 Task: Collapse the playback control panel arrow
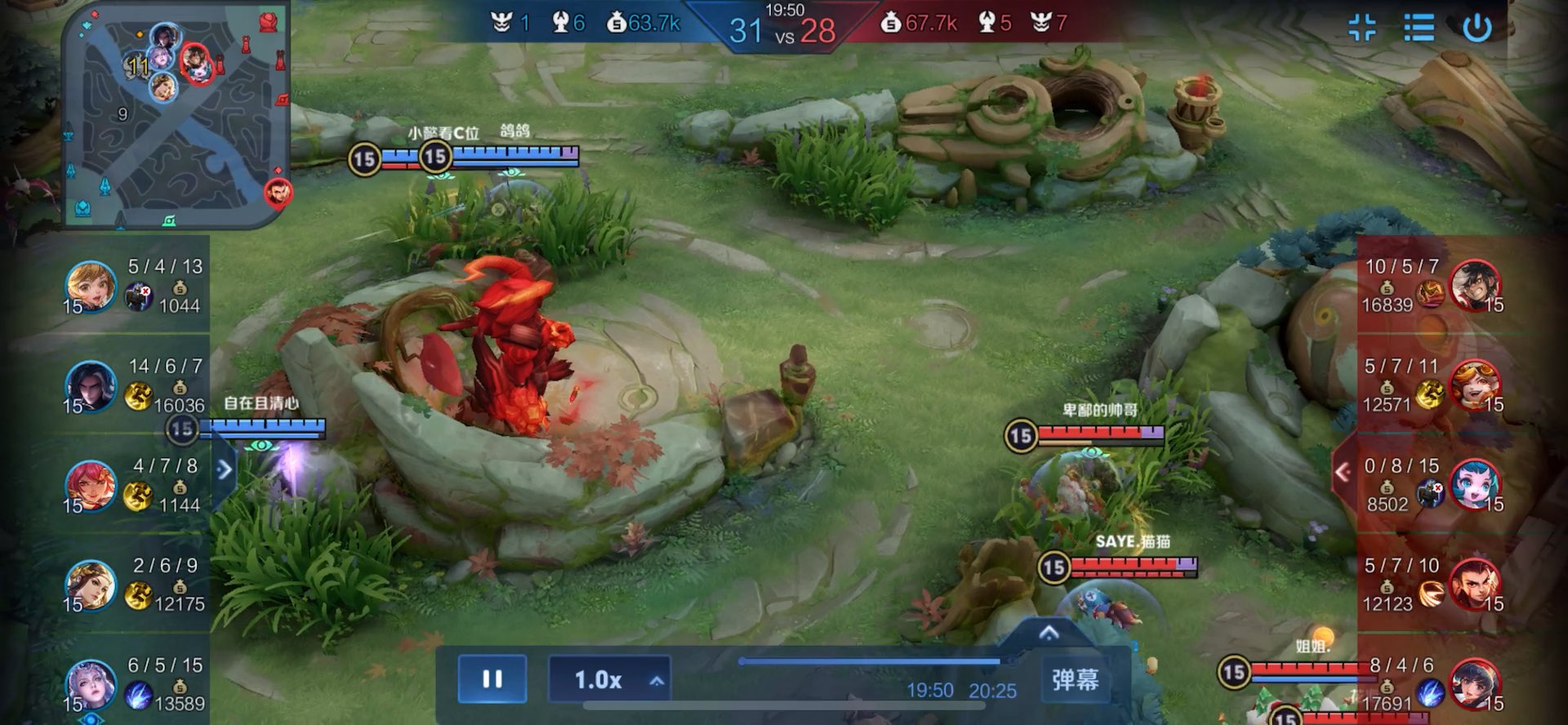click(x=1049, y=633)
